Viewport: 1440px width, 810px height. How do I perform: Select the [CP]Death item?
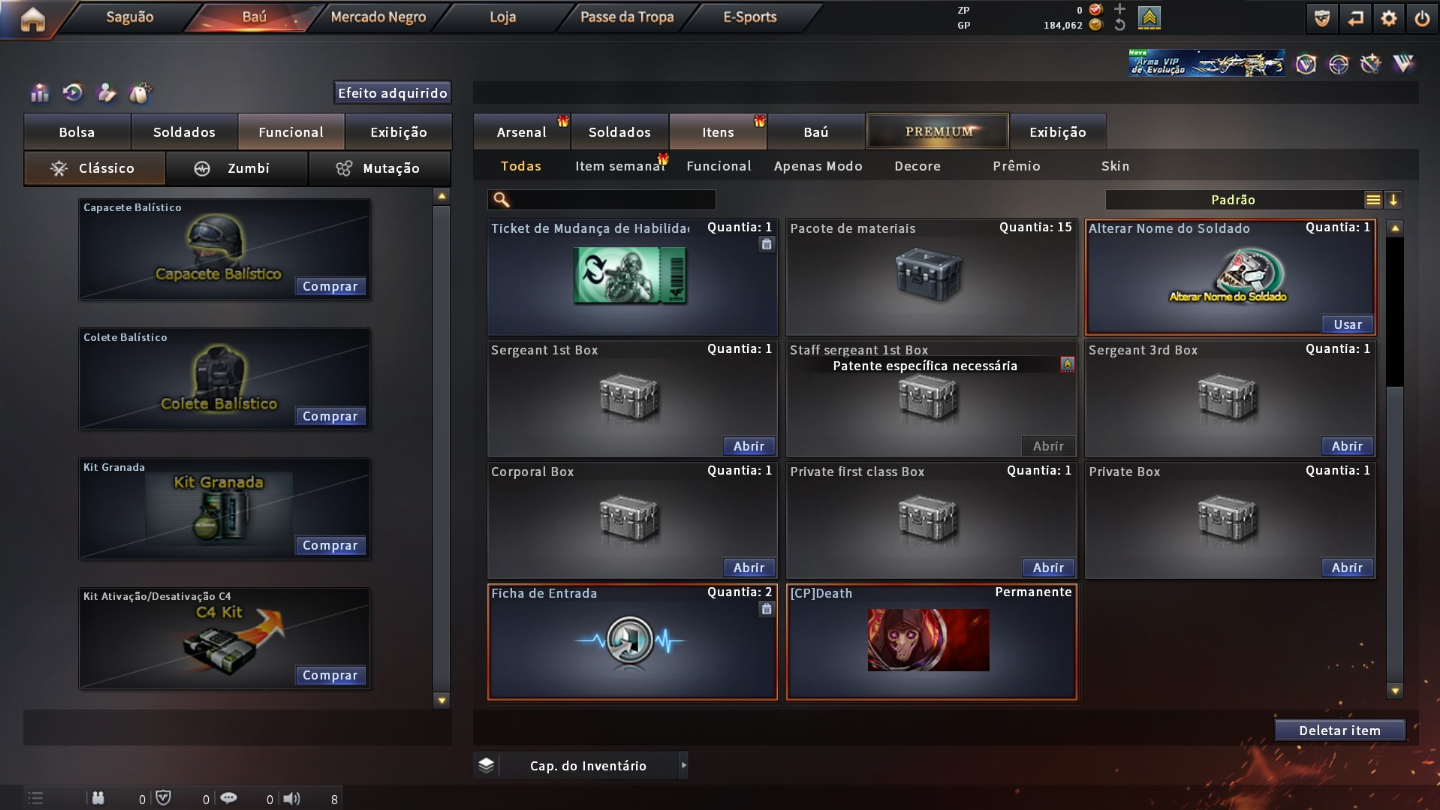pos(931,641)
